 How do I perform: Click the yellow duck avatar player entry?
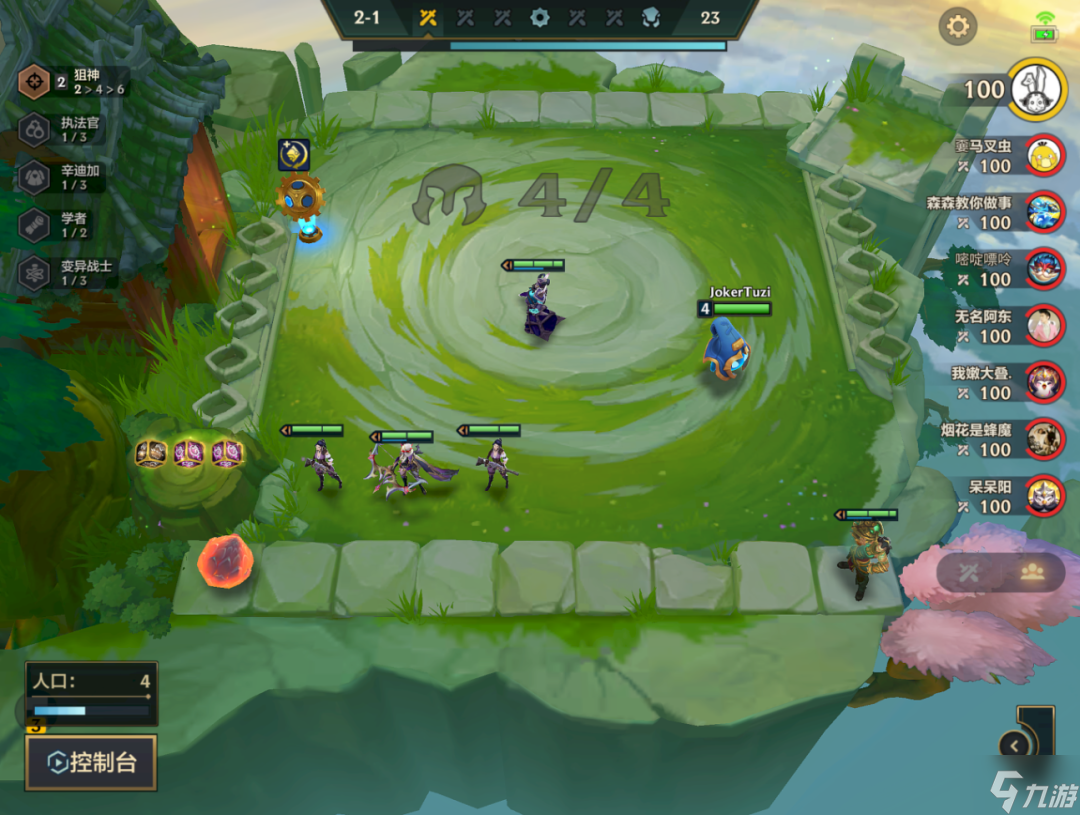coord(1044,154)
